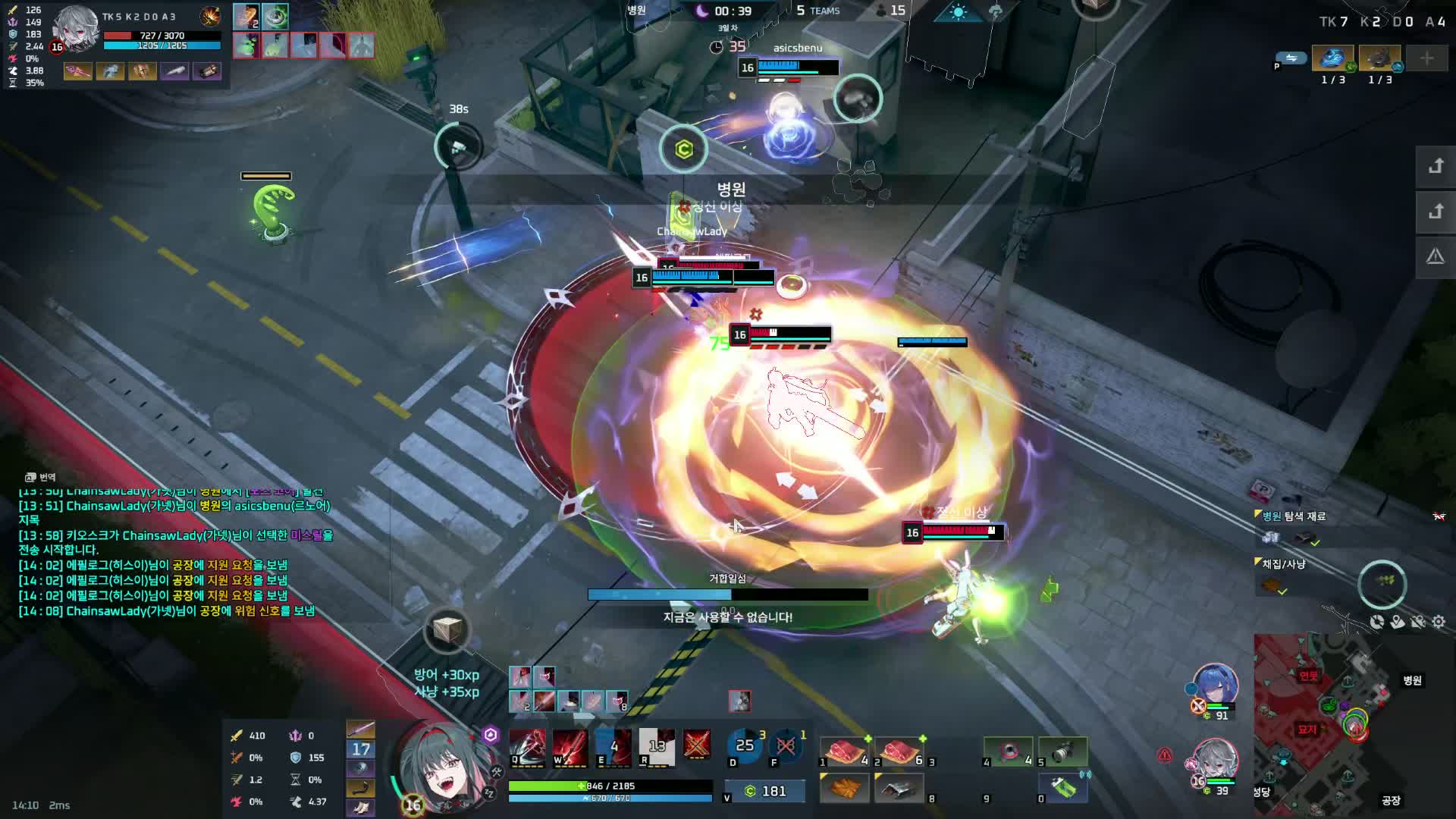Click the rest icon by the portrait
The height and width of the screenshot is (819, 1456).
click(489, 793)
